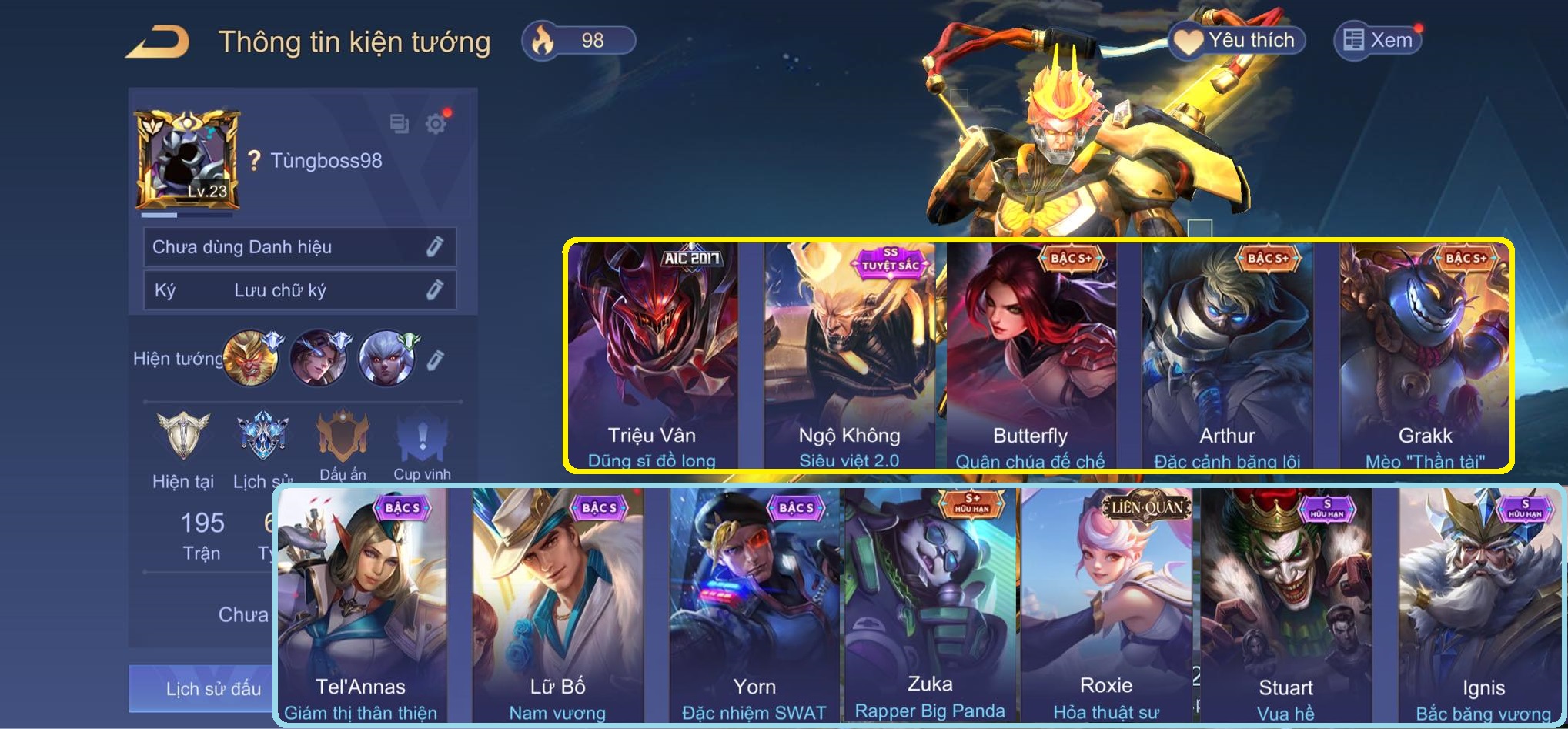1568x729 pixels.
Task: Click the Tùngboss98 player avatar
Action: 188,160
